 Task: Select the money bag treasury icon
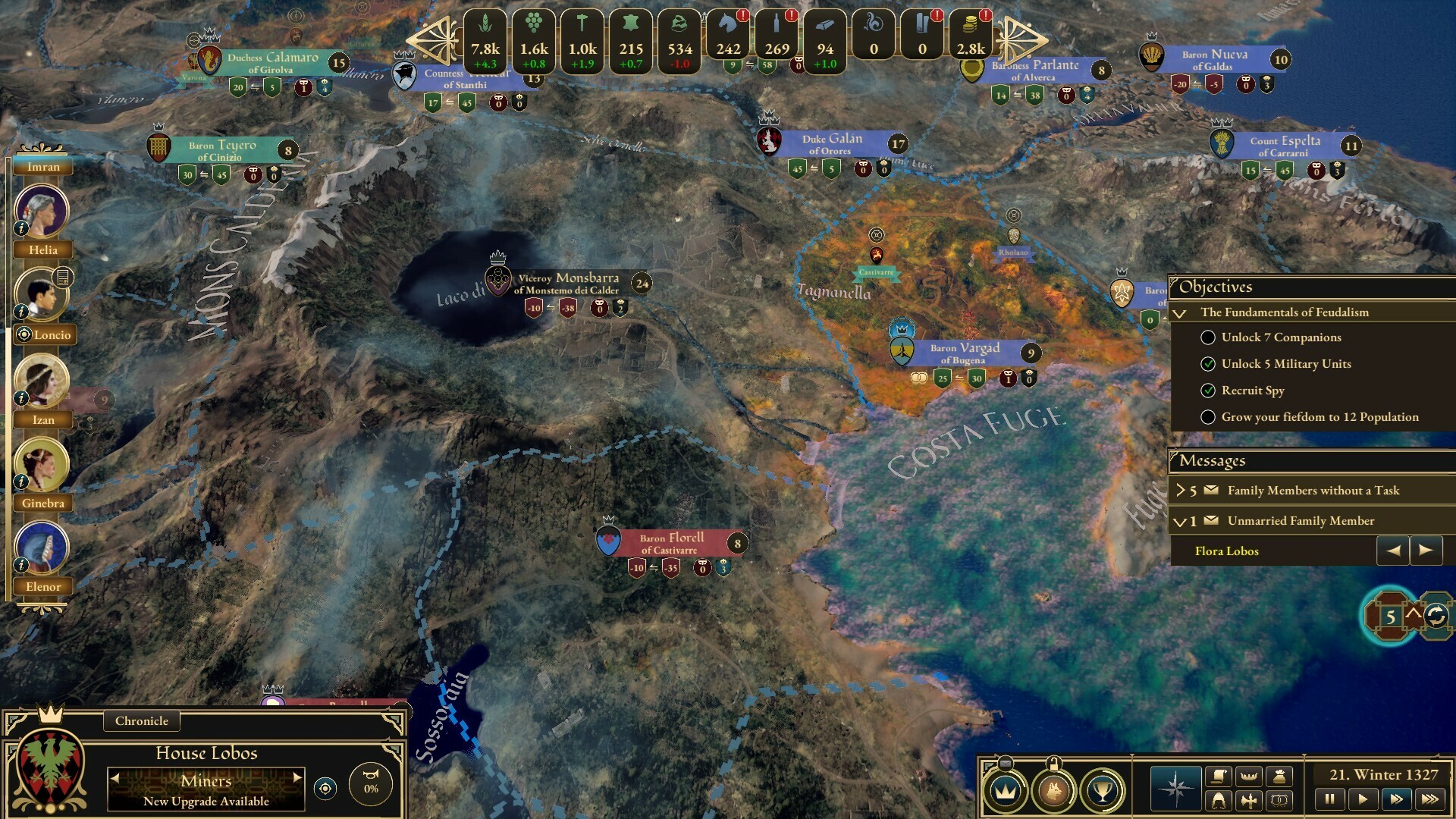(1281, 777)
